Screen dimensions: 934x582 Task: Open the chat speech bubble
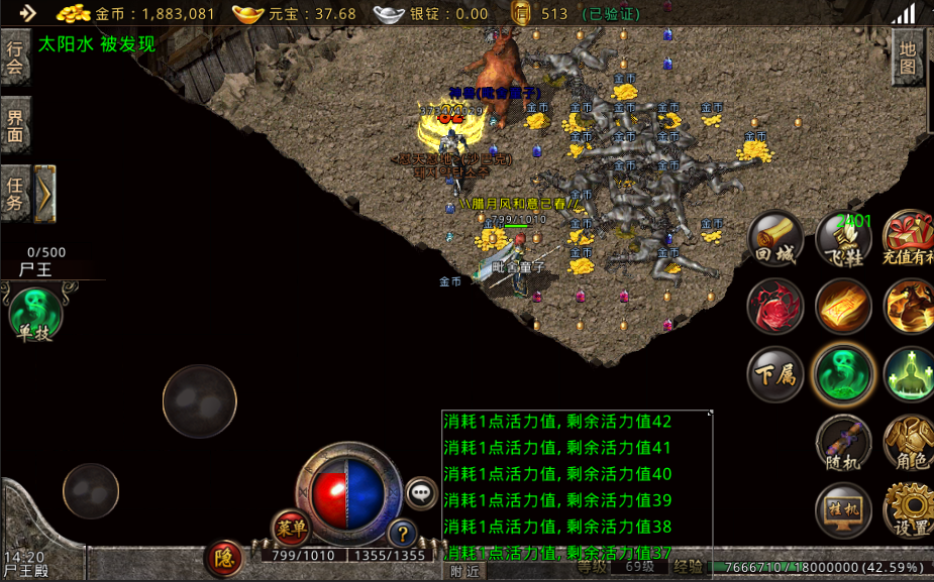(421, 493)
